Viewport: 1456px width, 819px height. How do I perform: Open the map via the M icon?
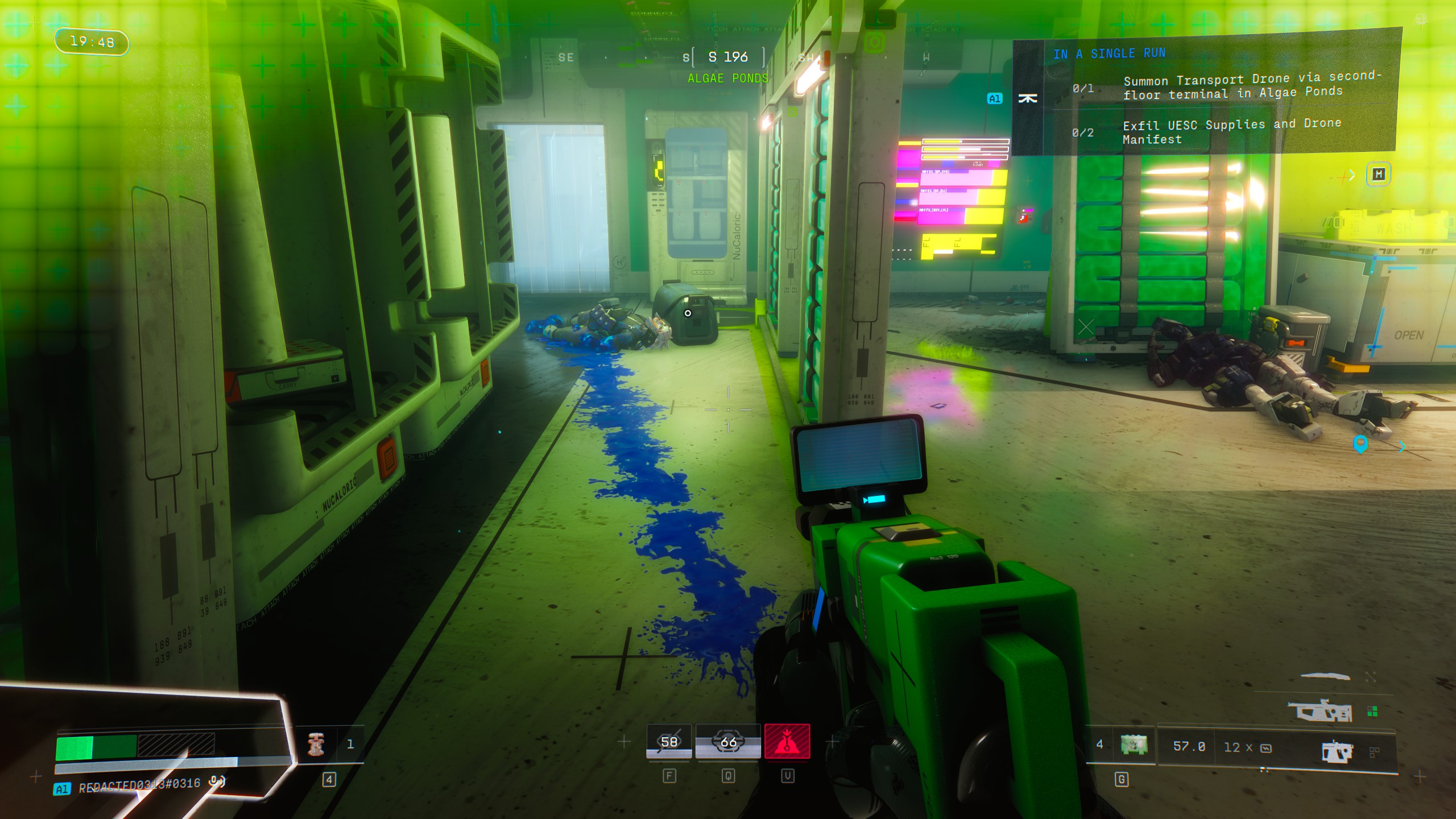click(1378, 174)
